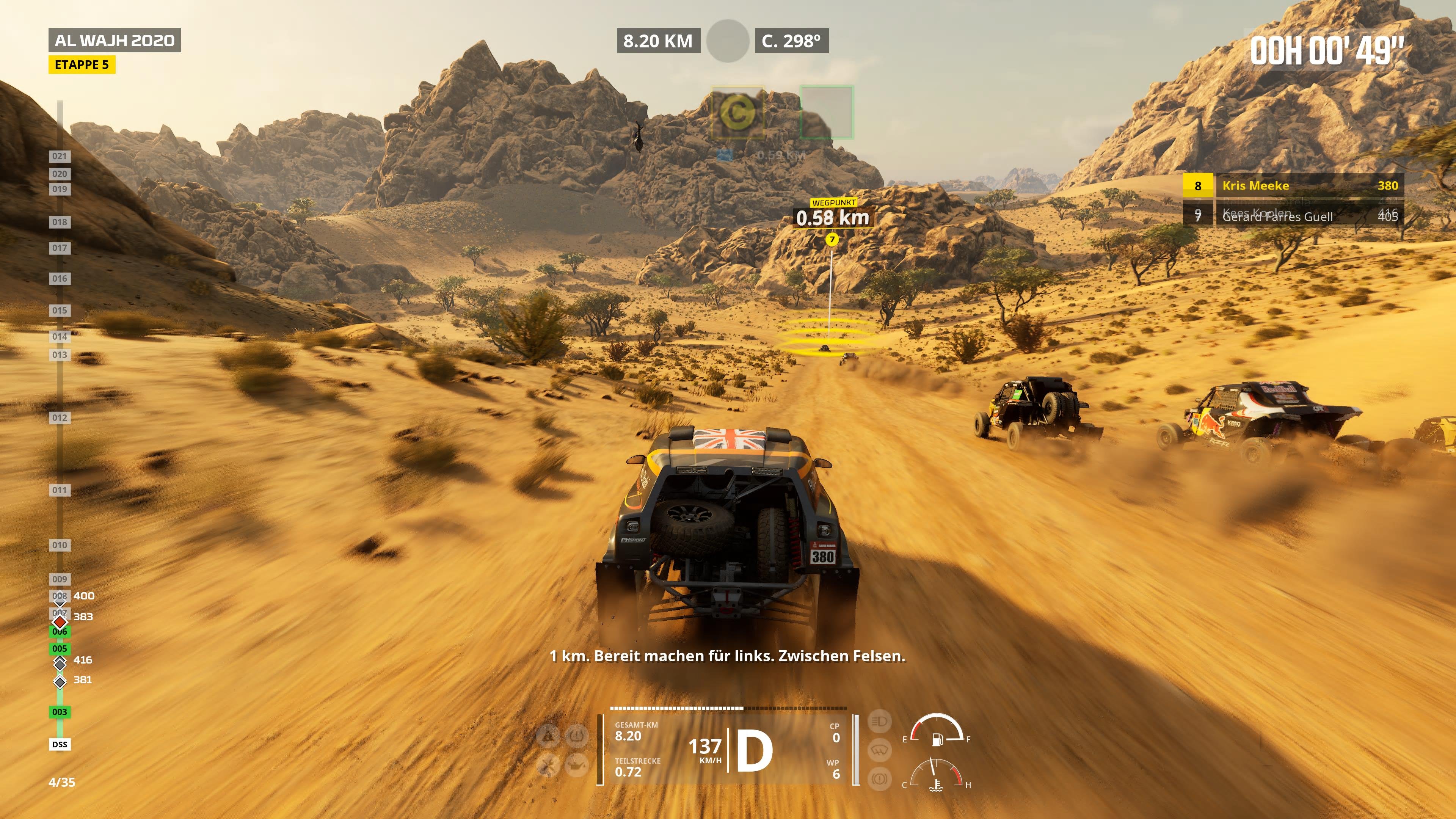Open the AL WAJH 2020 header
The width and height of the screenshot is (1456, 819).
coord(115,40)
